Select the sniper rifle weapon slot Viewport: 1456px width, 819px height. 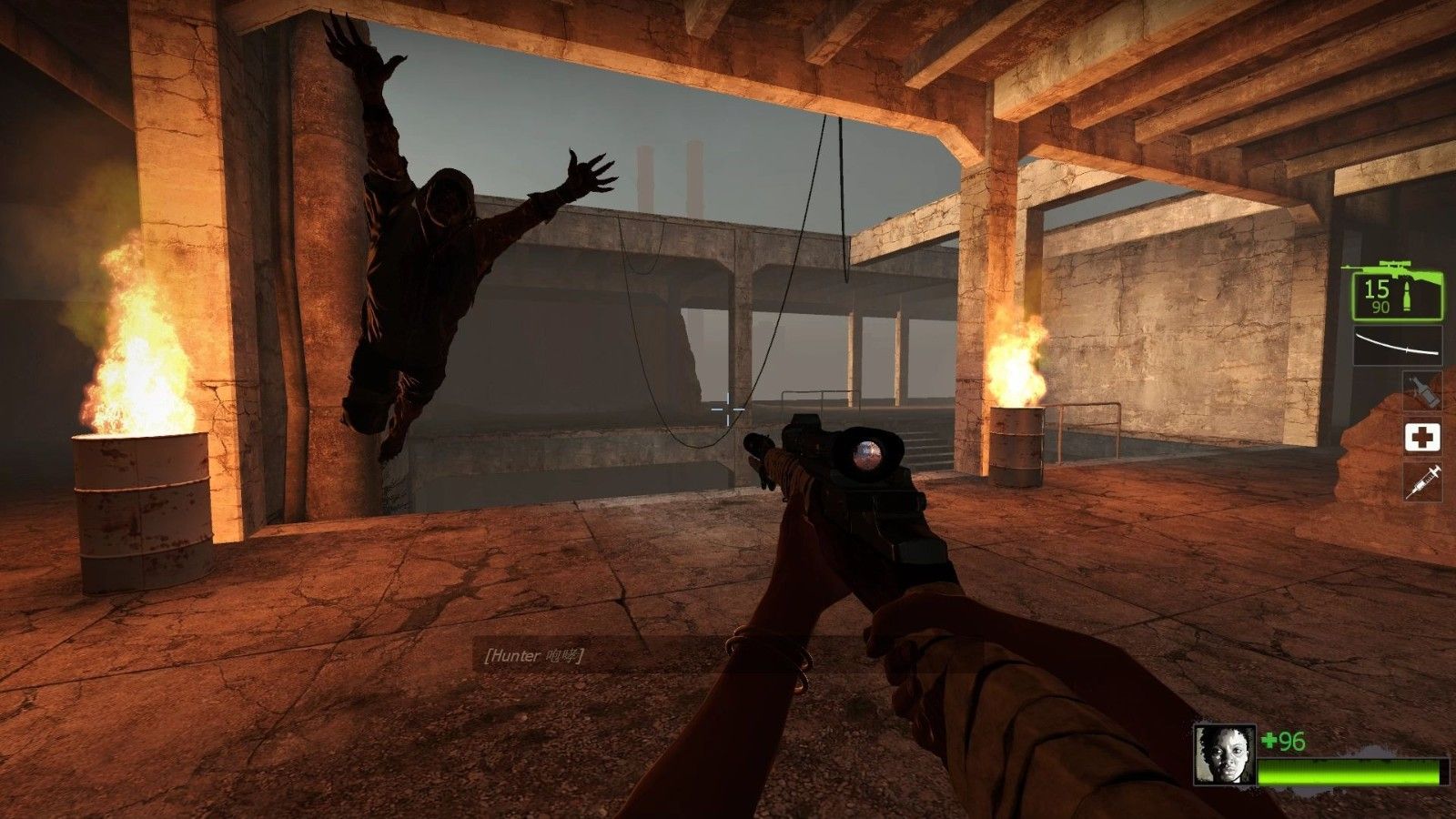(1396, 292)
